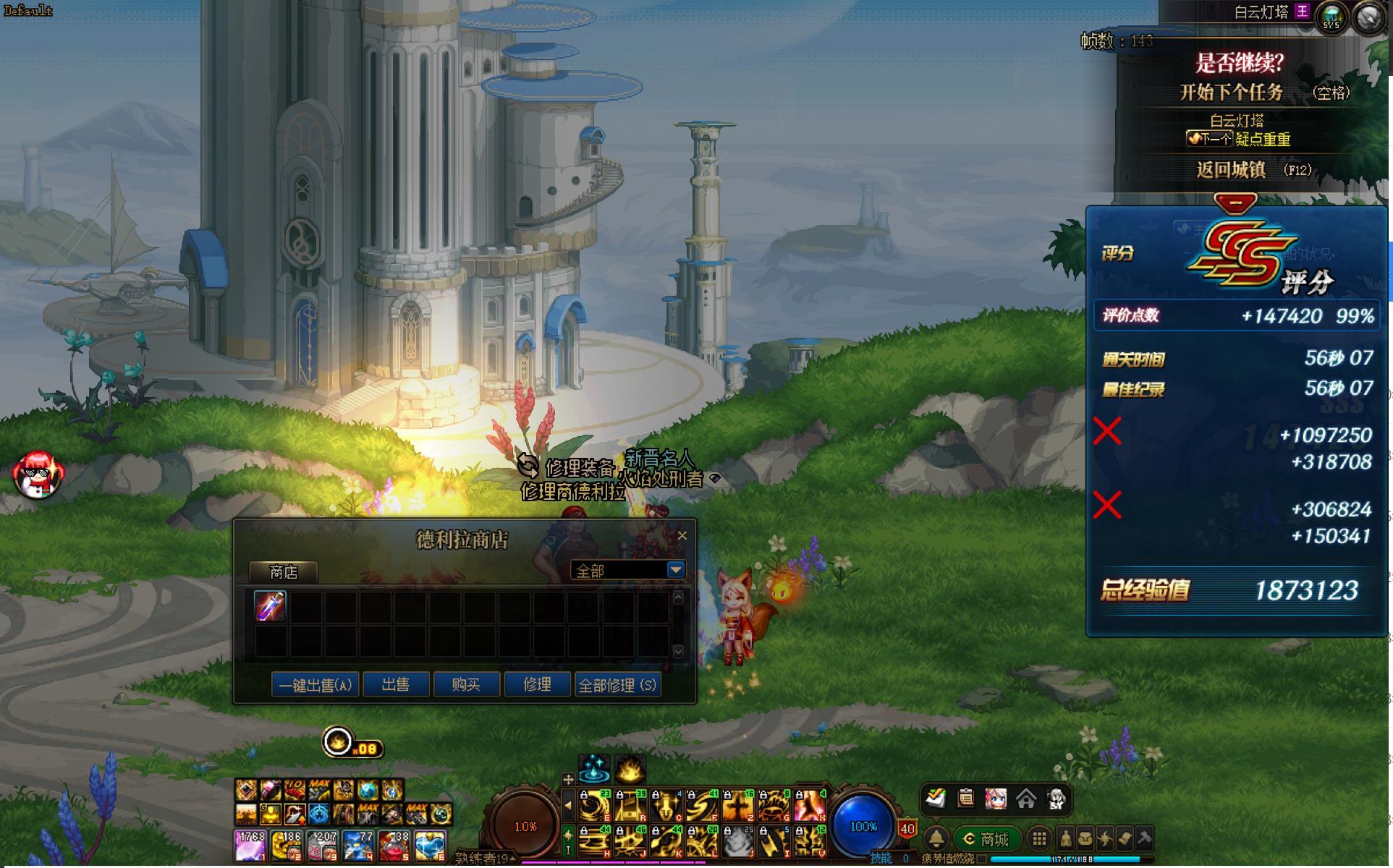
Task: Select the potion item in the shop grid
Action: point(270,606)
